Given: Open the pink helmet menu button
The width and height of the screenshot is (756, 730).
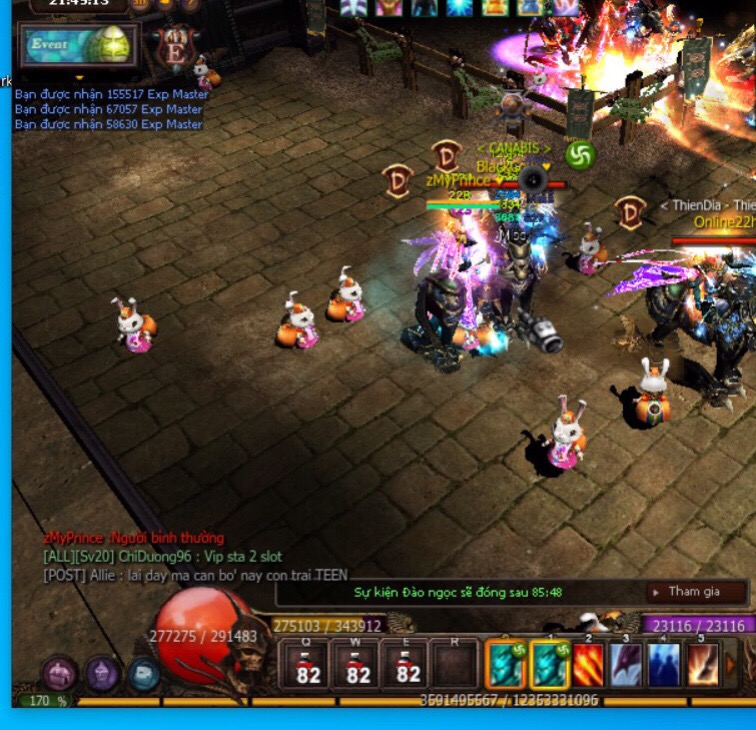Looking at the screenshot, I should pyautogui.click(x=60, y=674).
